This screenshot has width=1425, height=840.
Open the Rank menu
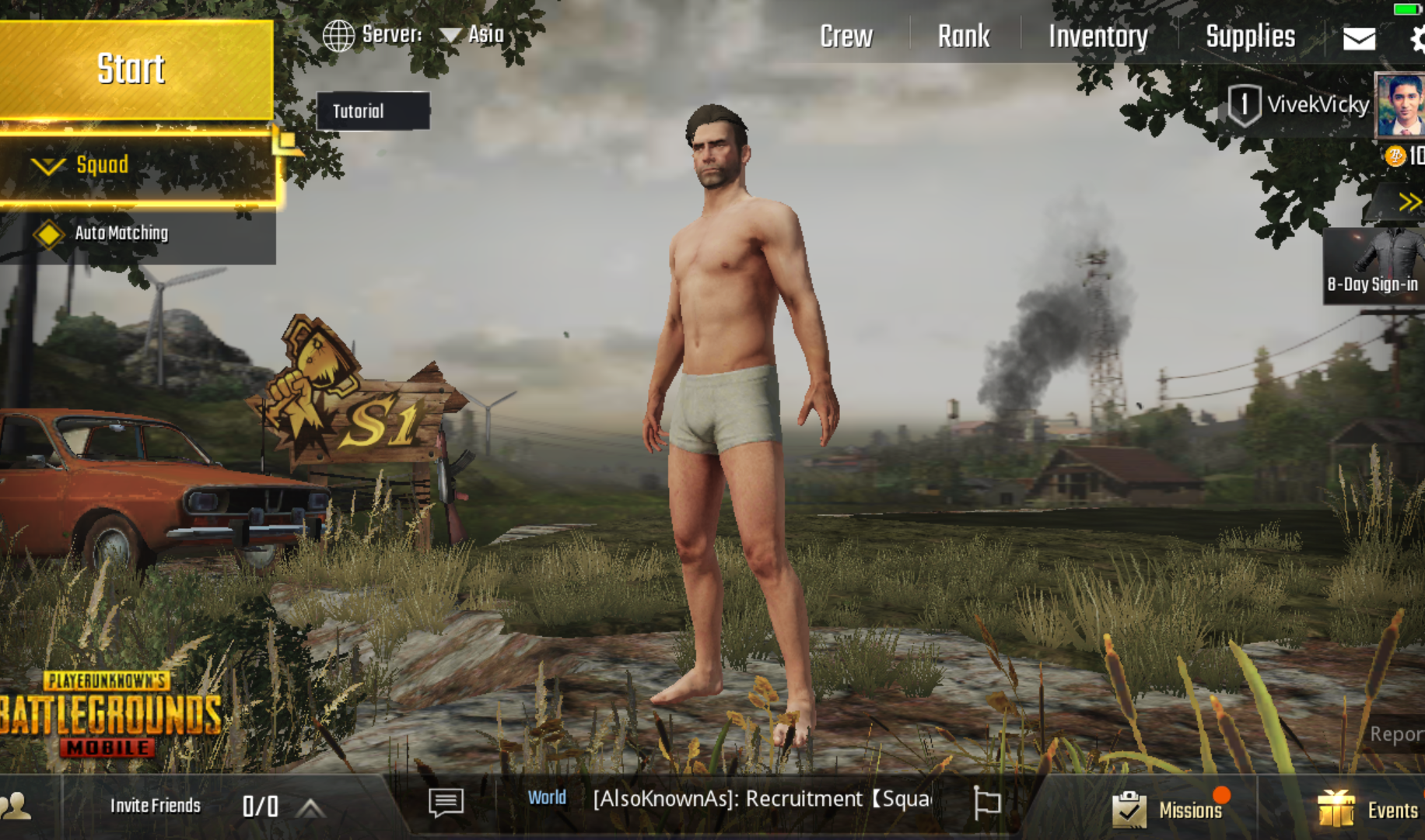tap(964, 37)
